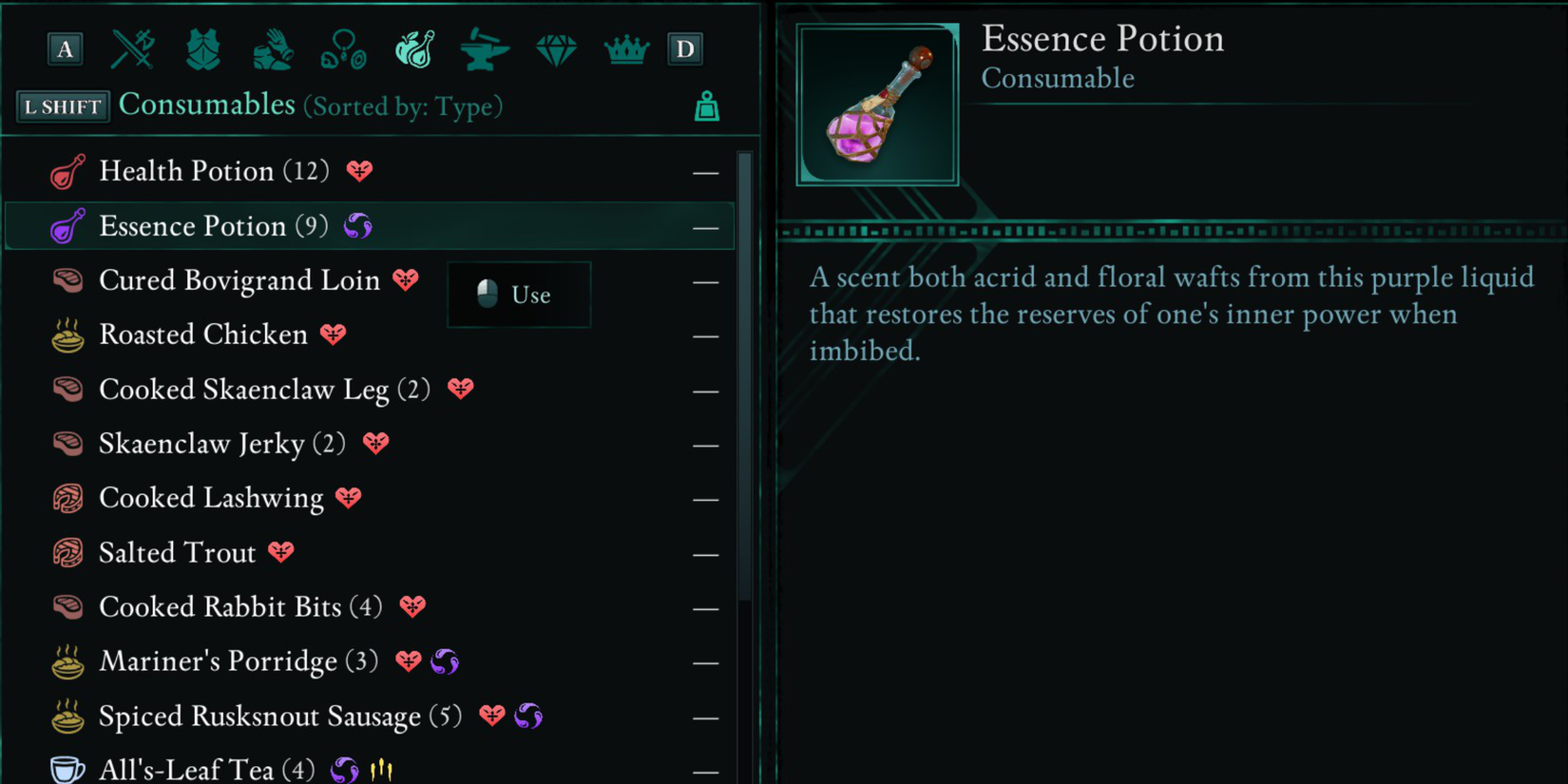Toggle the A filter button
This screenshot has width=1568, height=784.
coord(64,49)
